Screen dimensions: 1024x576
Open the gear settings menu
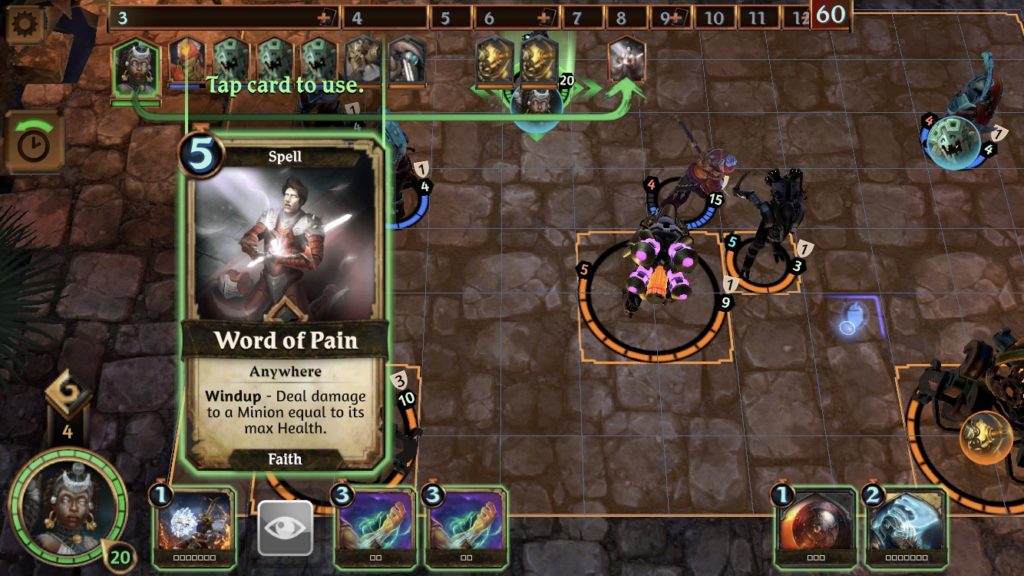27,24
